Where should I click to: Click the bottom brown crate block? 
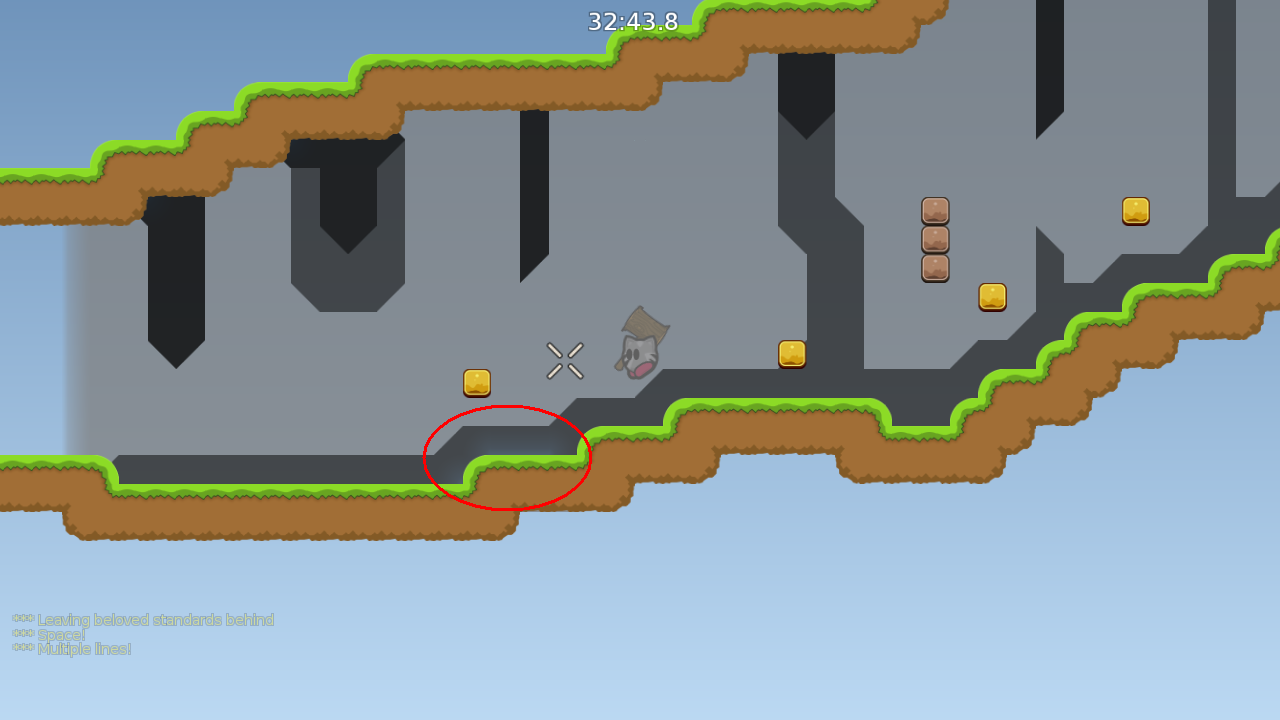coord(934,268)
